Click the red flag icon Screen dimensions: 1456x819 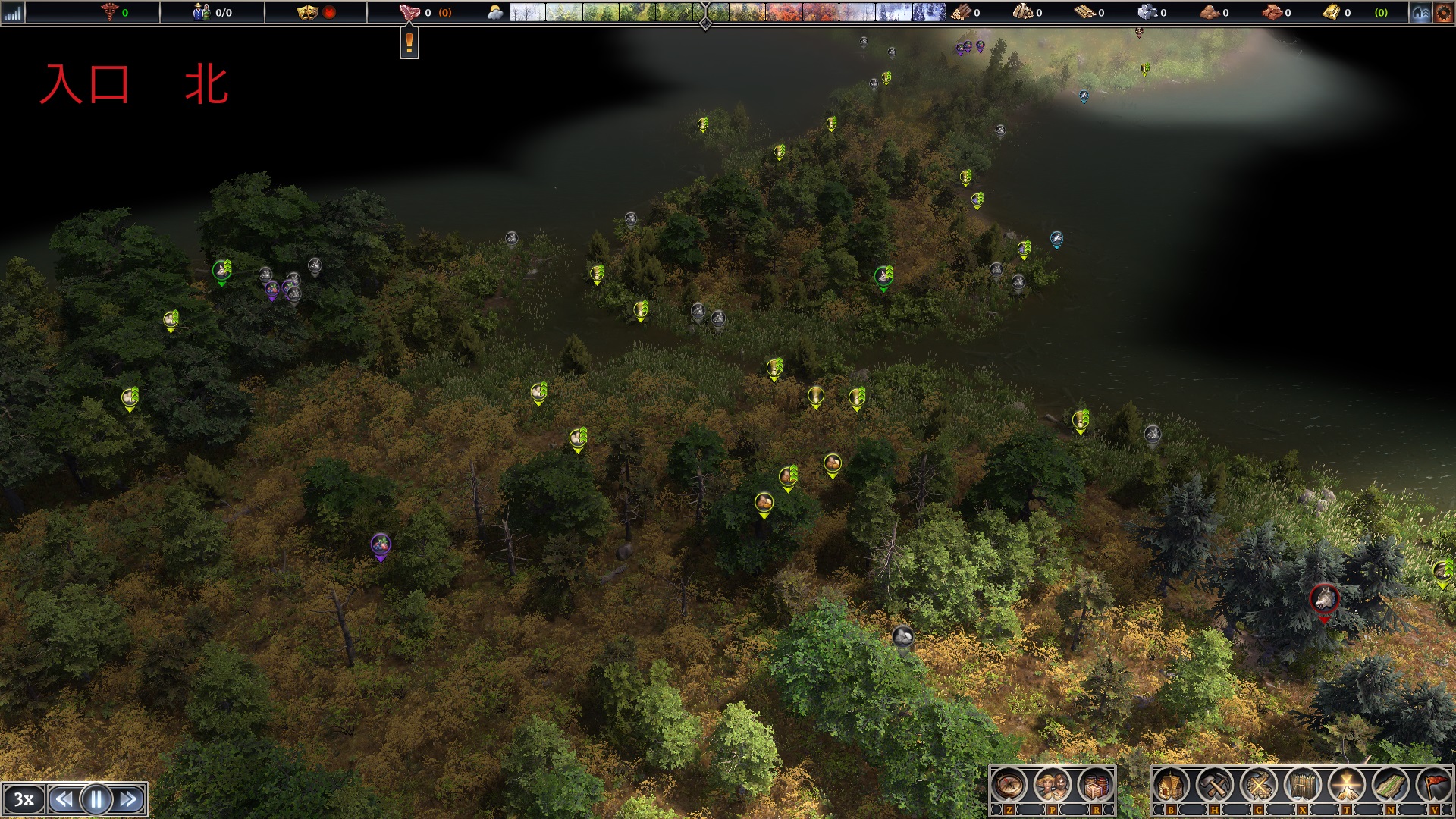click(x=1435, y=786)
